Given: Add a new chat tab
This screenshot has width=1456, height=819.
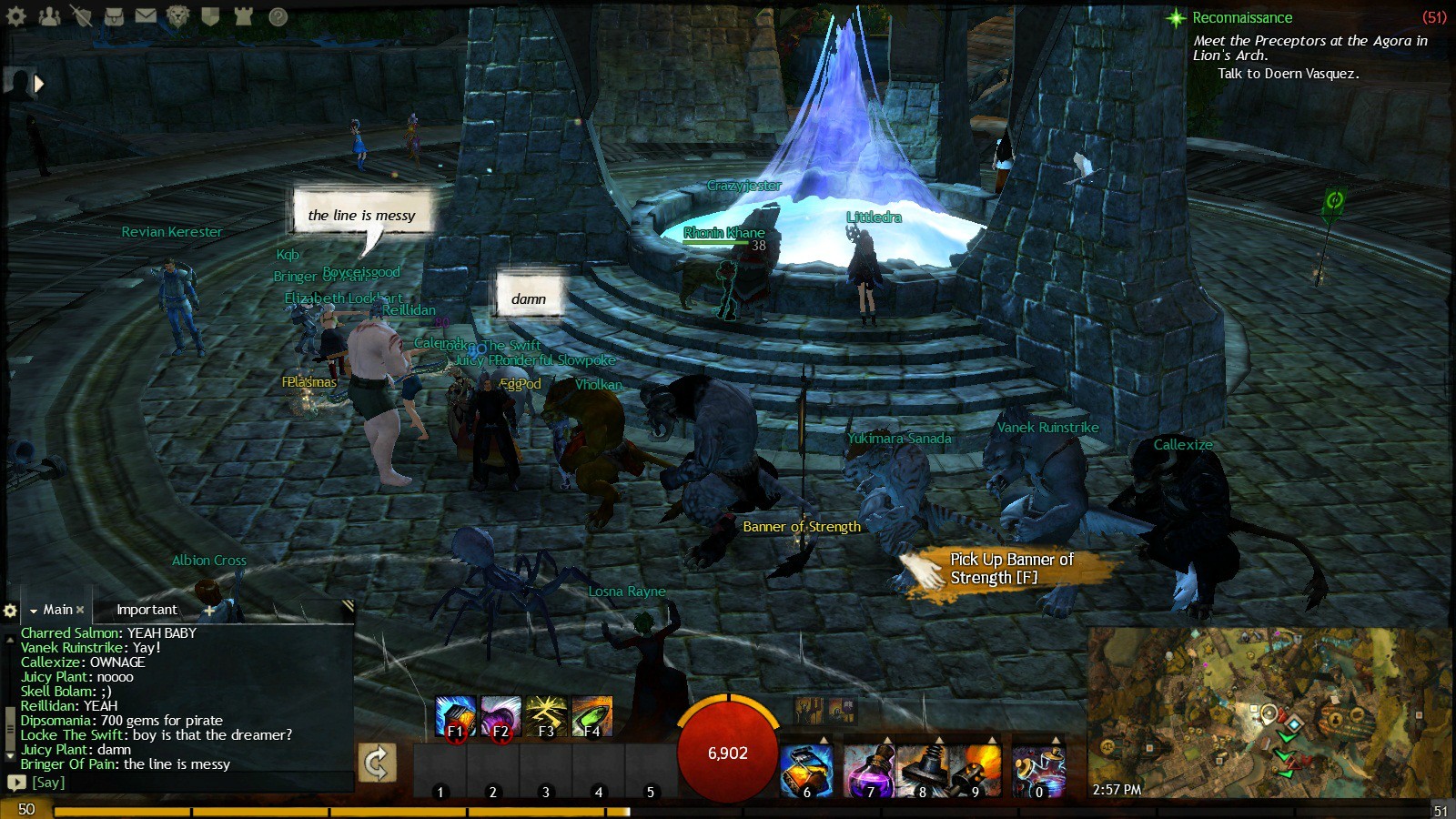Looking at the screenshot, I should pyautogui.click(x=209, y=611).
